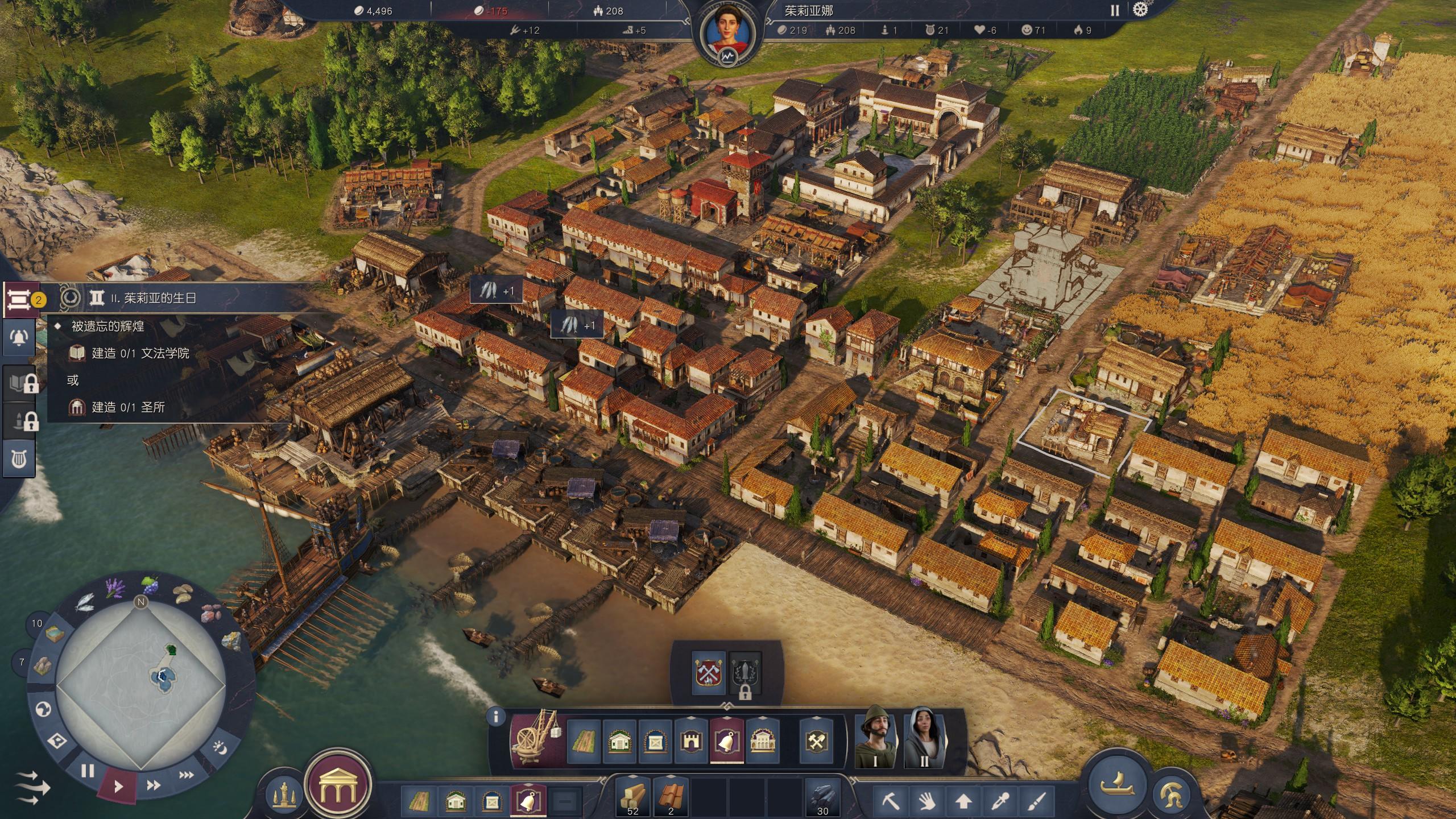Screen dimensions: 1456x819
Task: Choose the castle gate building category
Action: (x=690, y=742)
